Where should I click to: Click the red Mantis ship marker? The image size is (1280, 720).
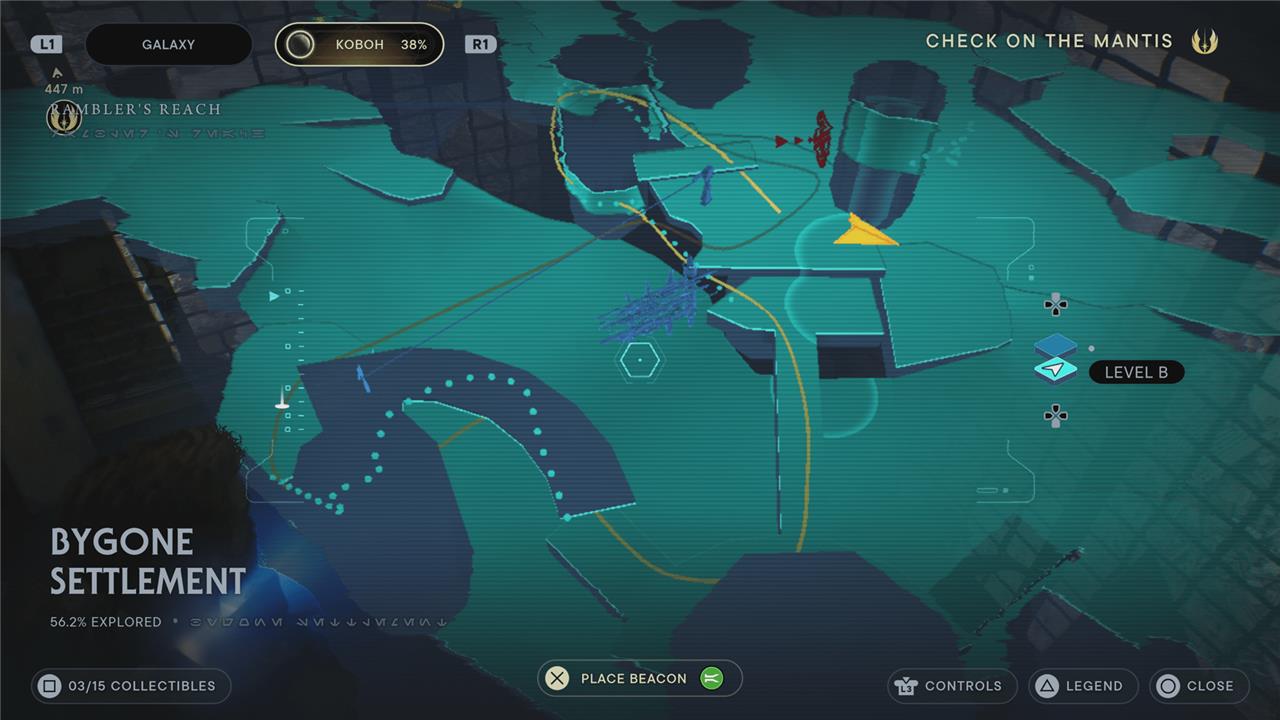tap(821, 139)
